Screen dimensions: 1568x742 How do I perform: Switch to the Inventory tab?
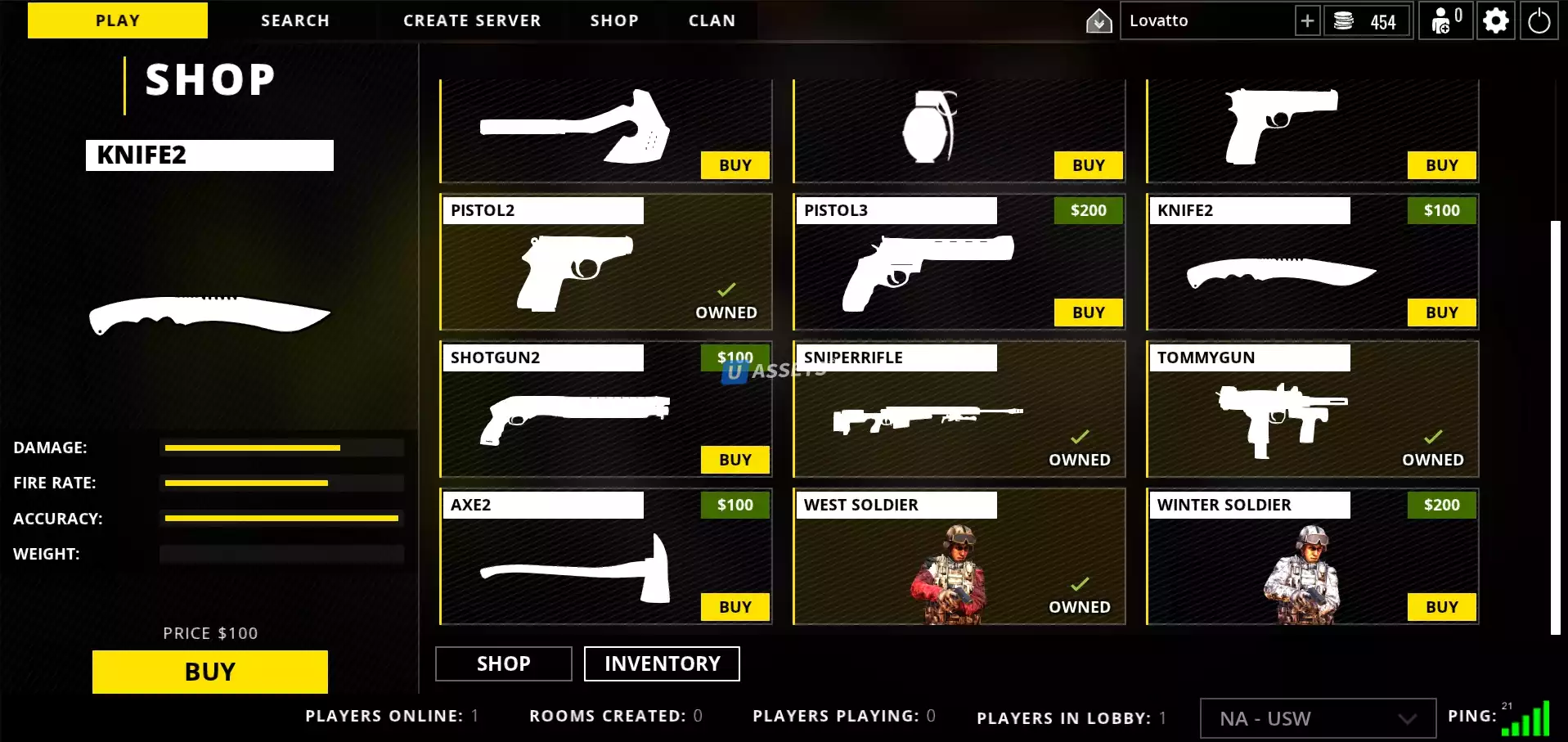662,663
